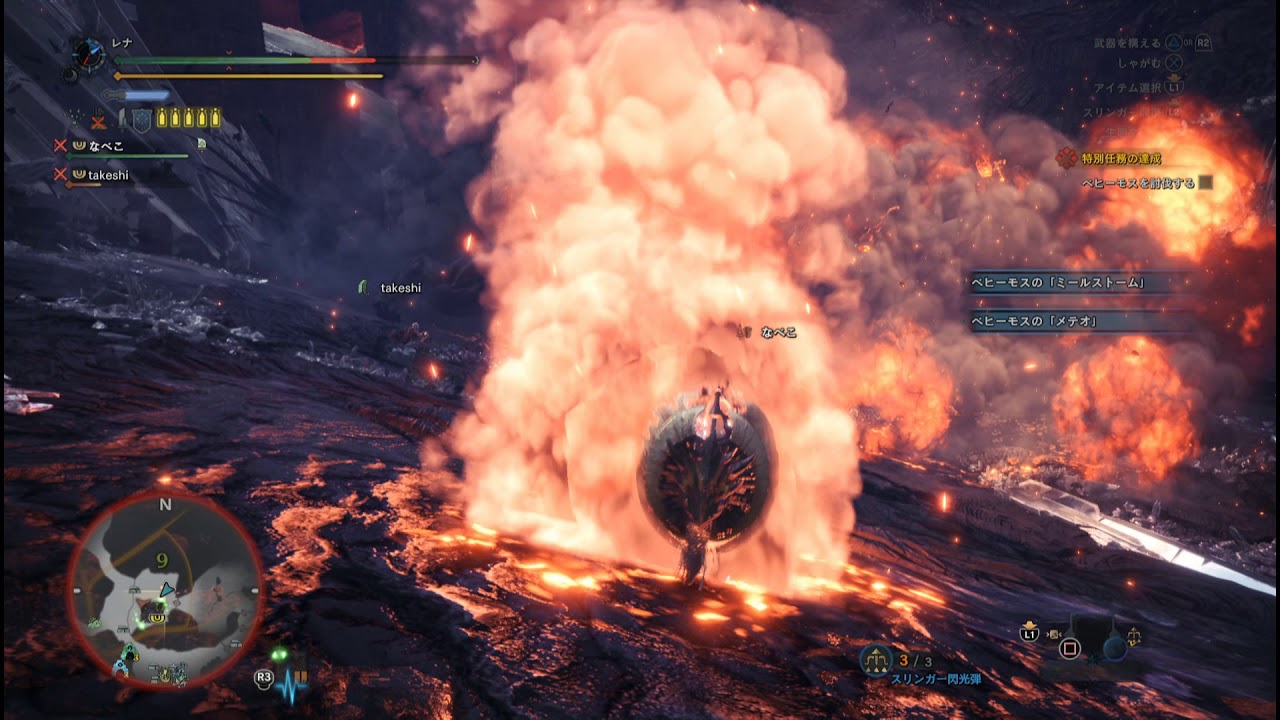Open the circular minimap

165,590
